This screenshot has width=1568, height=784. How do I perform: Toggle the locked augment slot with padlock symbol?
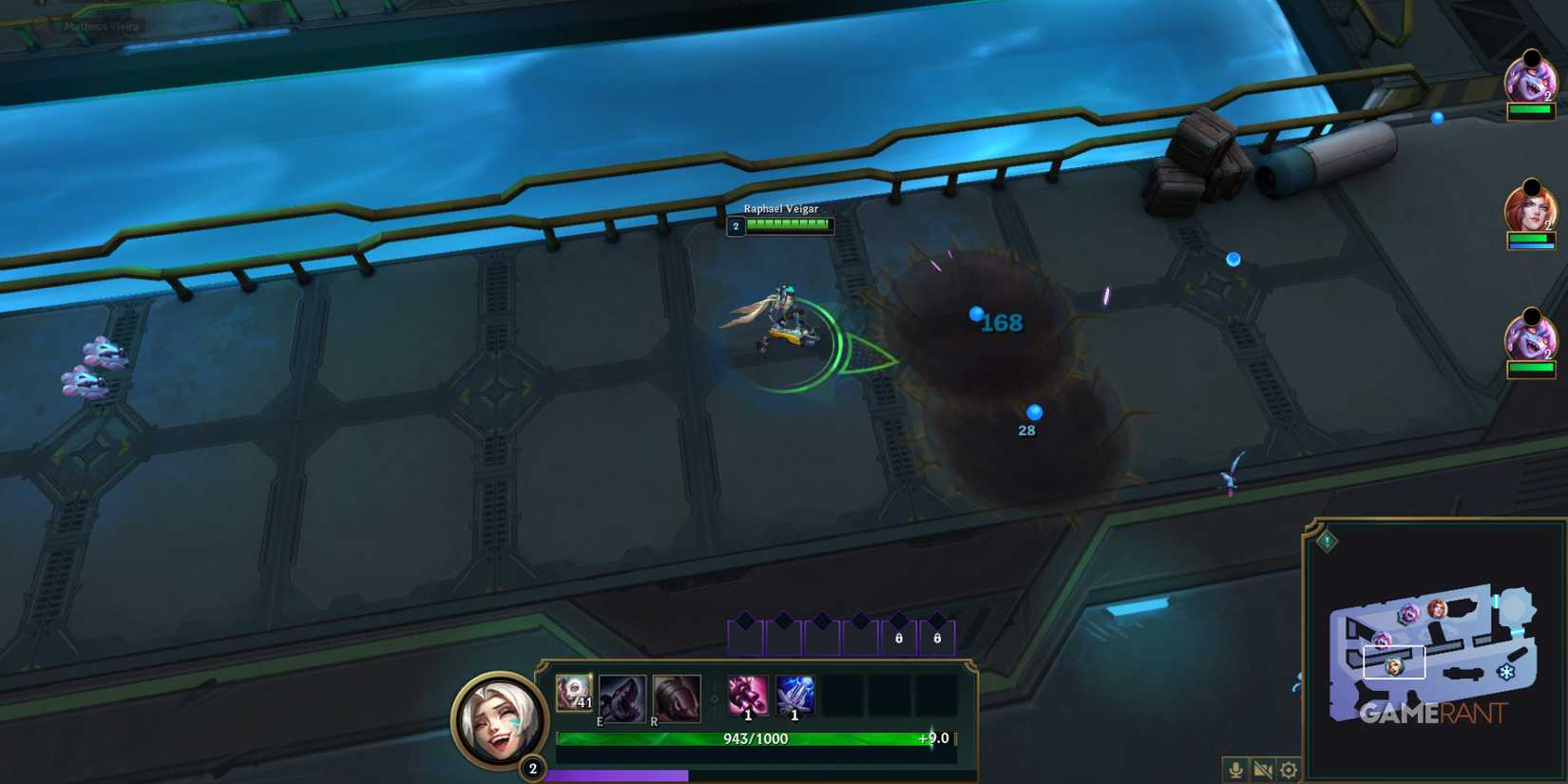point(898,636)
